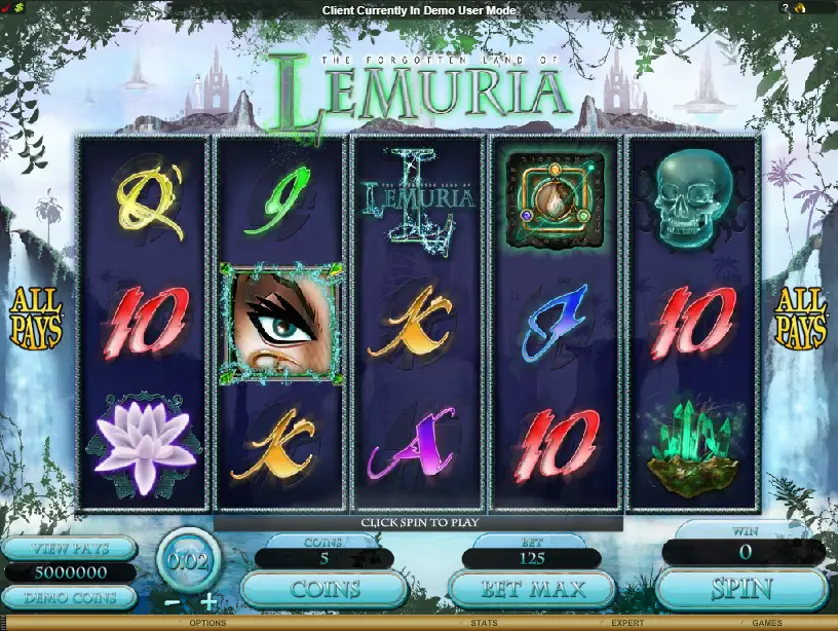
Task: Increase coin size with the plus button
Action: tap(208, 601)
